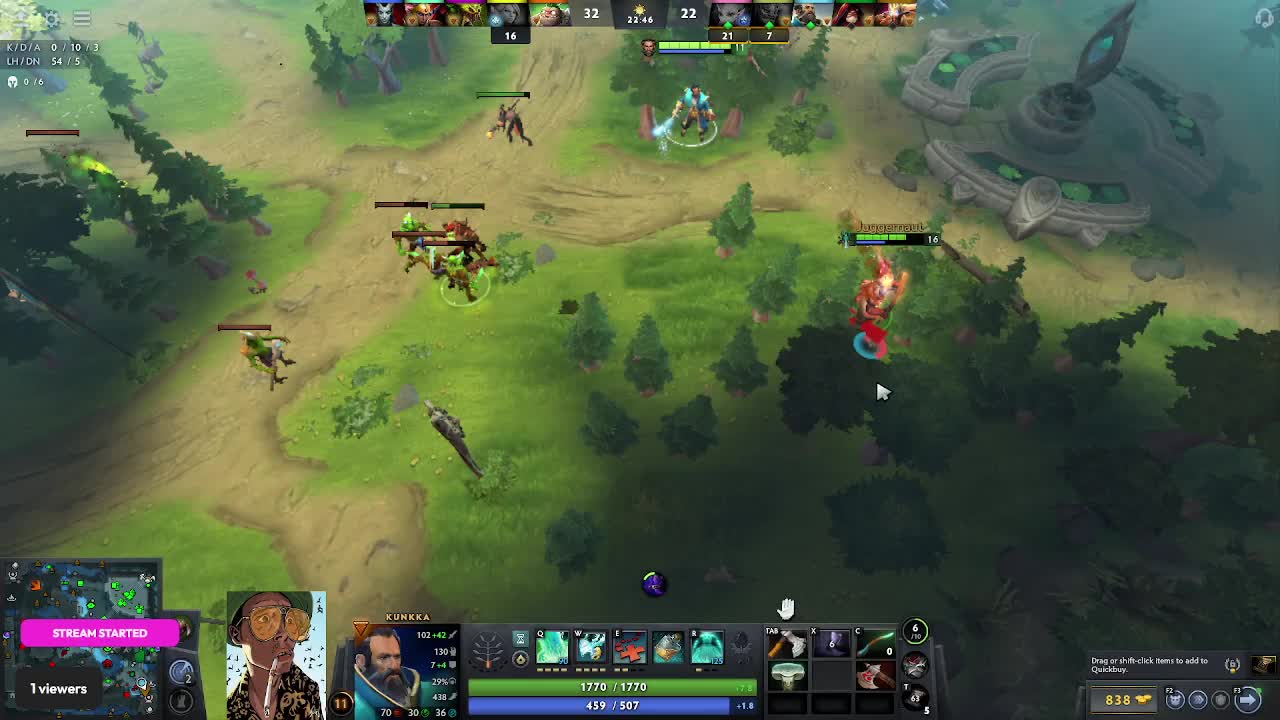Use the town portal scroll slot (T)

914,697
